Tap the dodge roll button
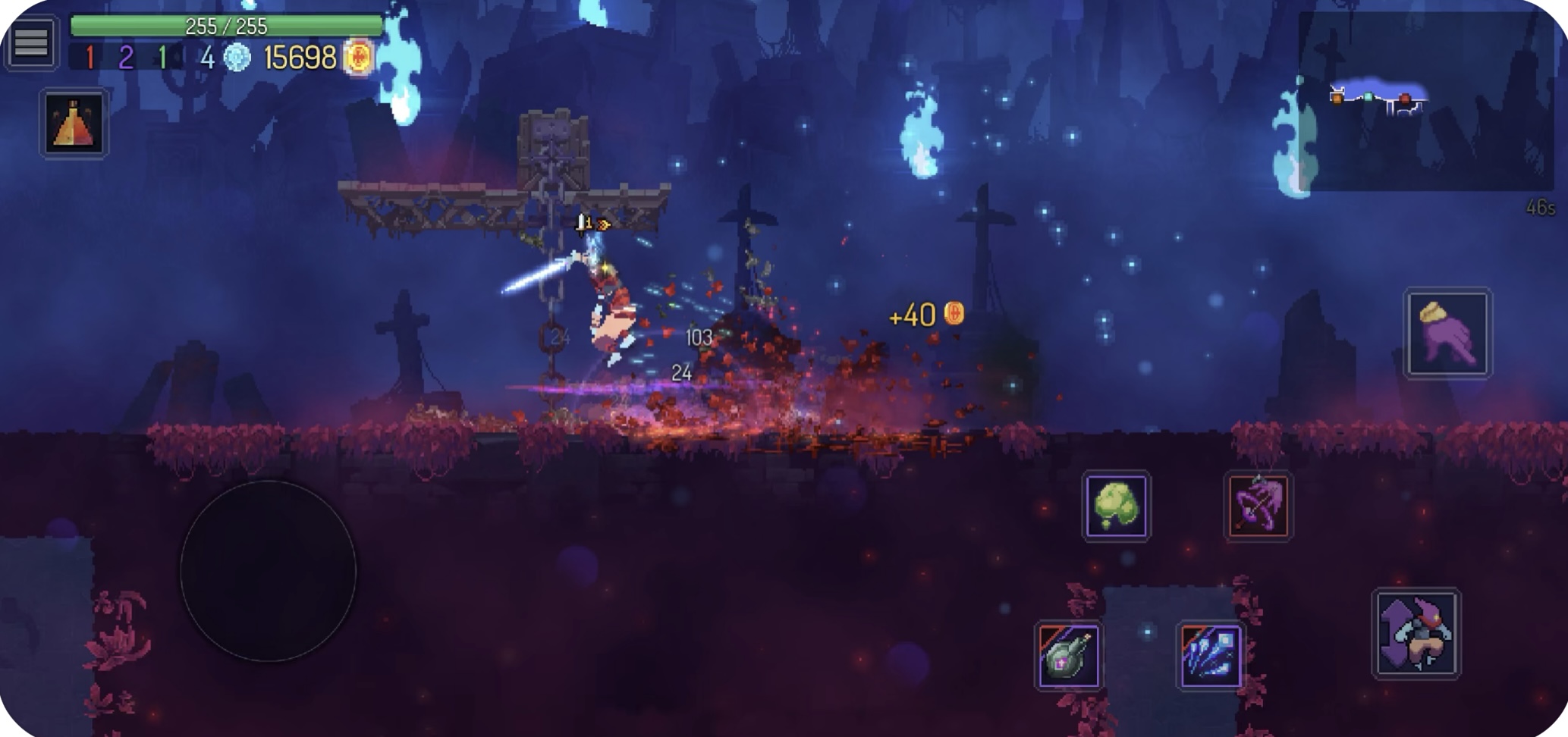 click(x=1416, y=633)
